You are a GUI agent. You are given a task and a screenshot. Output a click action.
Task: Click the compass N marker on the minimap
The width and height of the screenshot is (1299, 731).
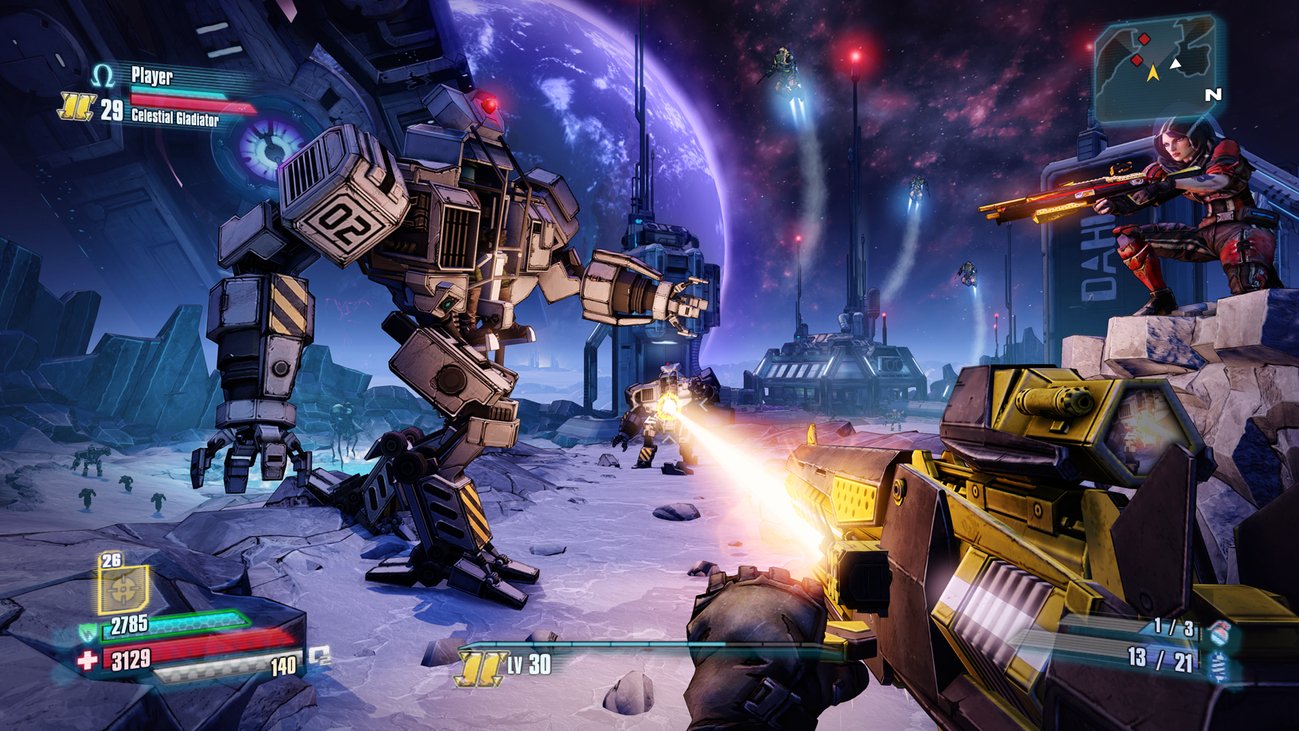(1214, 94)
